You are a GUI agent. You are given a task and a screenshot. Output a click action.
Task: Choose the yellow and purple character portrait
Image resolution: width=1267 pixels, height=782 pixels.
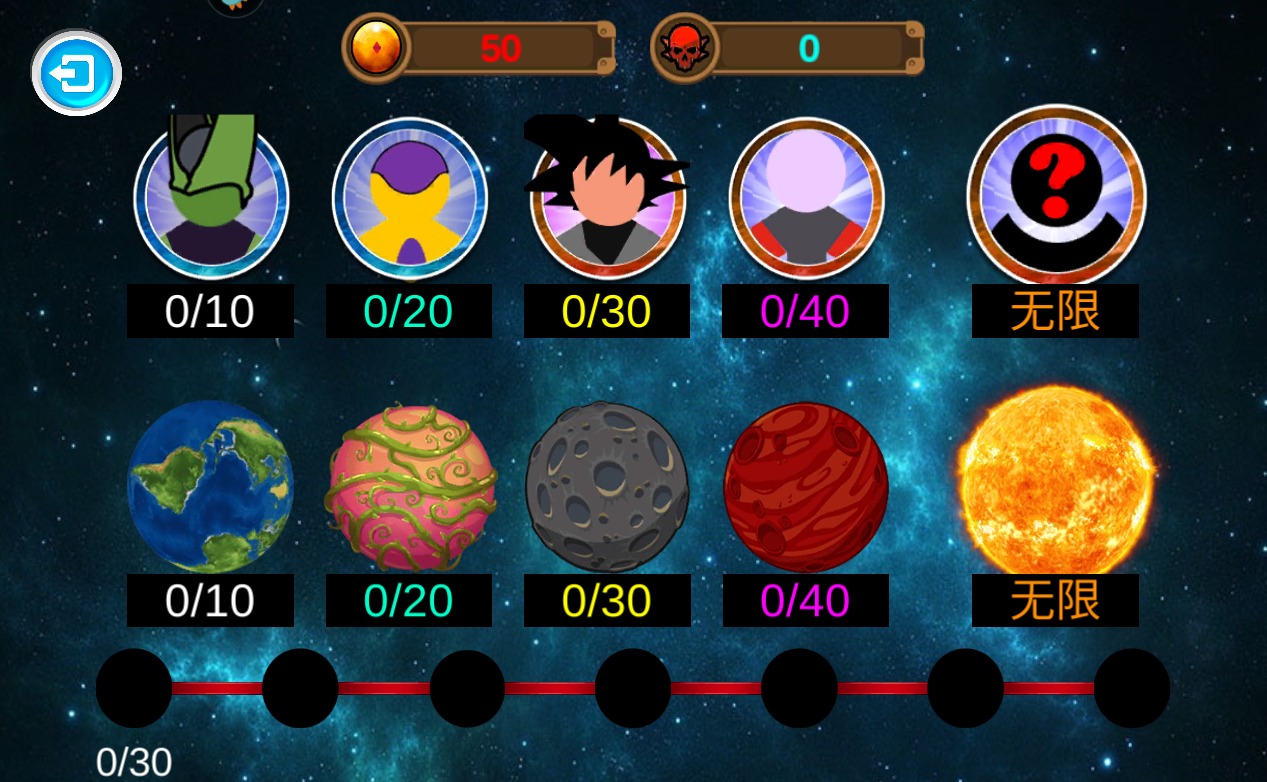click(409, 198)
